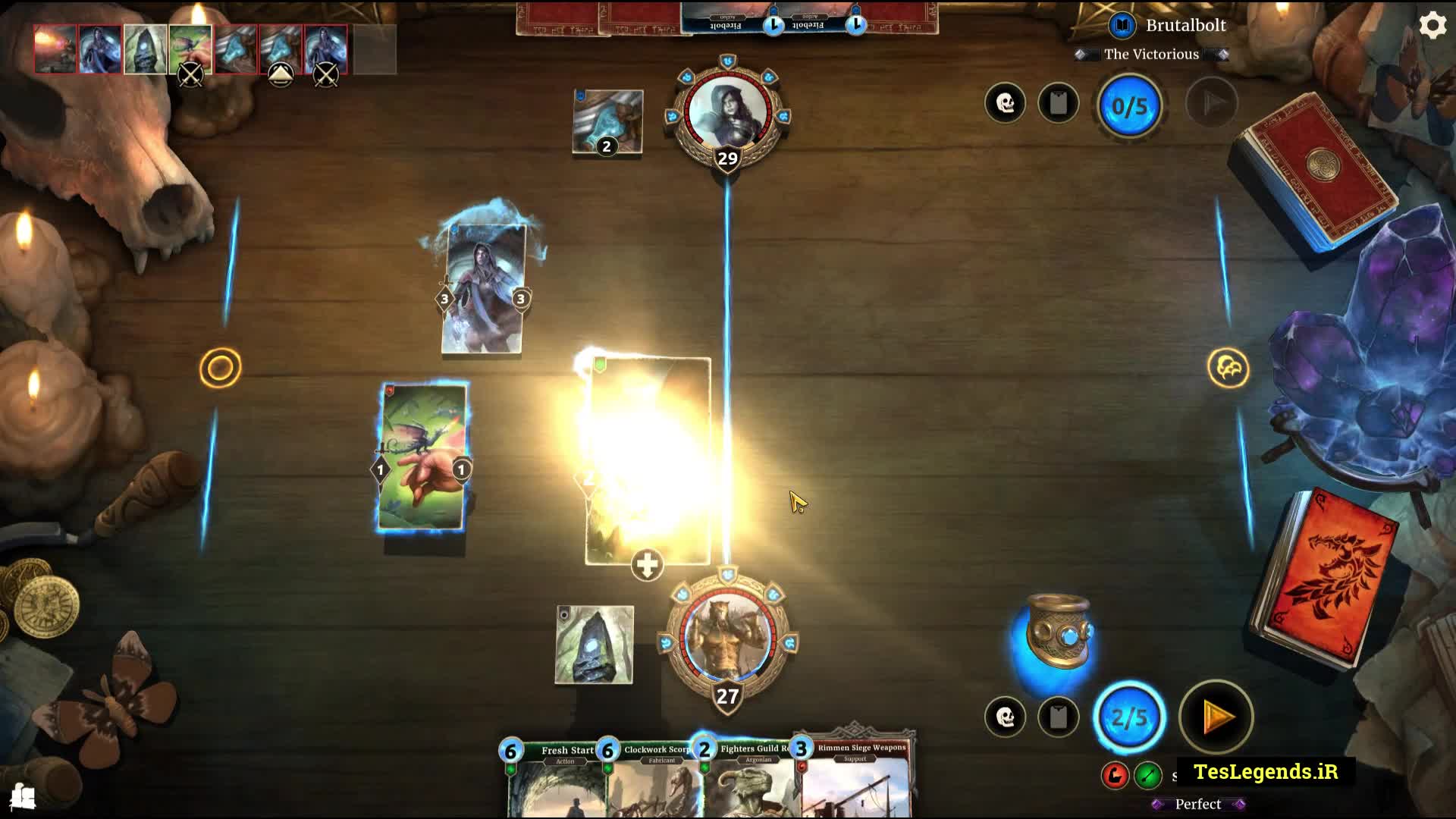Show the left lane's ring icon info
Screen dimensions: 1456x819
point(220,369)
